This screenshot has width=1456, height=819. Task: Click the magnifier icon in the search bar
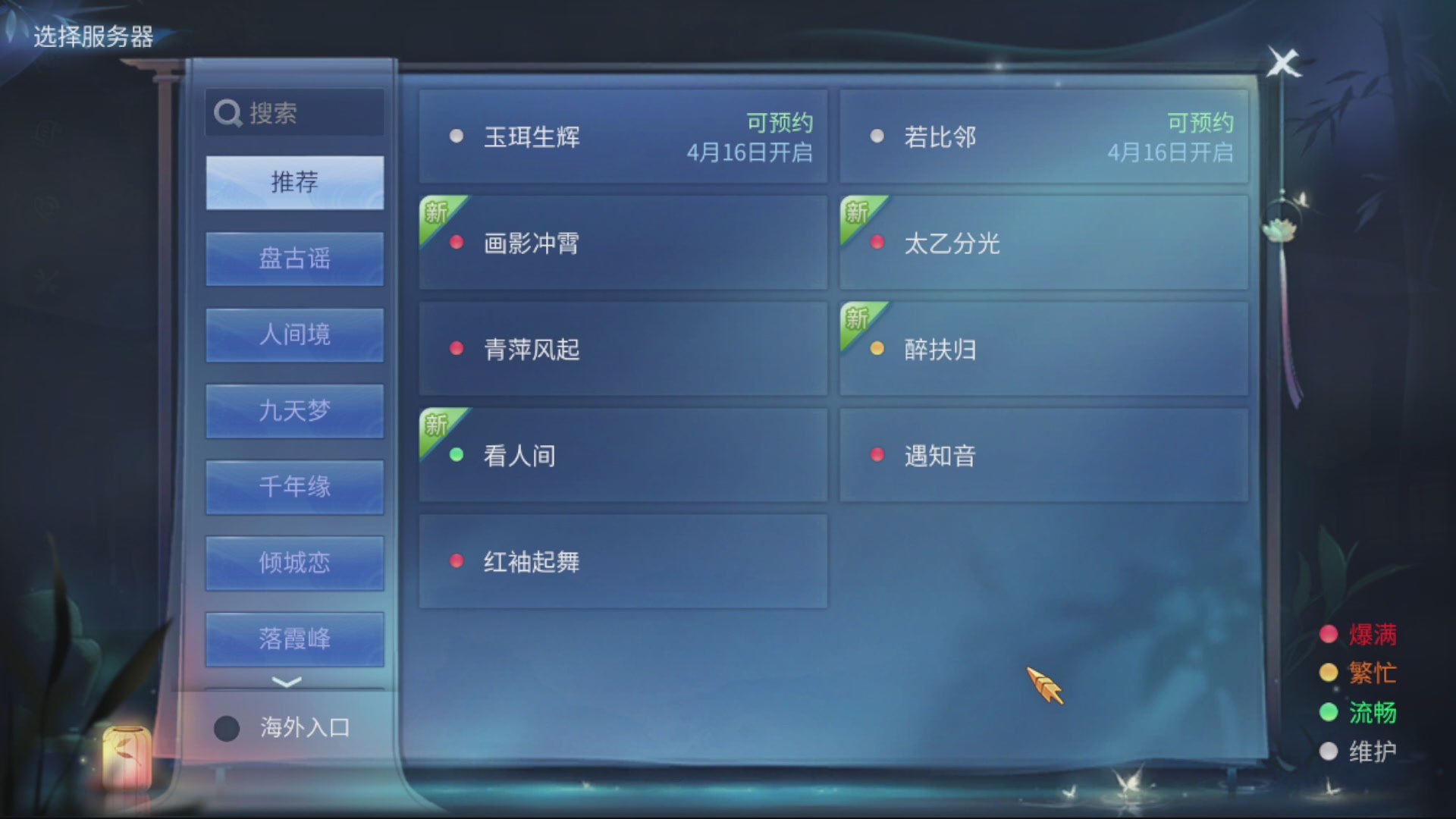click(x=227, y=111)
